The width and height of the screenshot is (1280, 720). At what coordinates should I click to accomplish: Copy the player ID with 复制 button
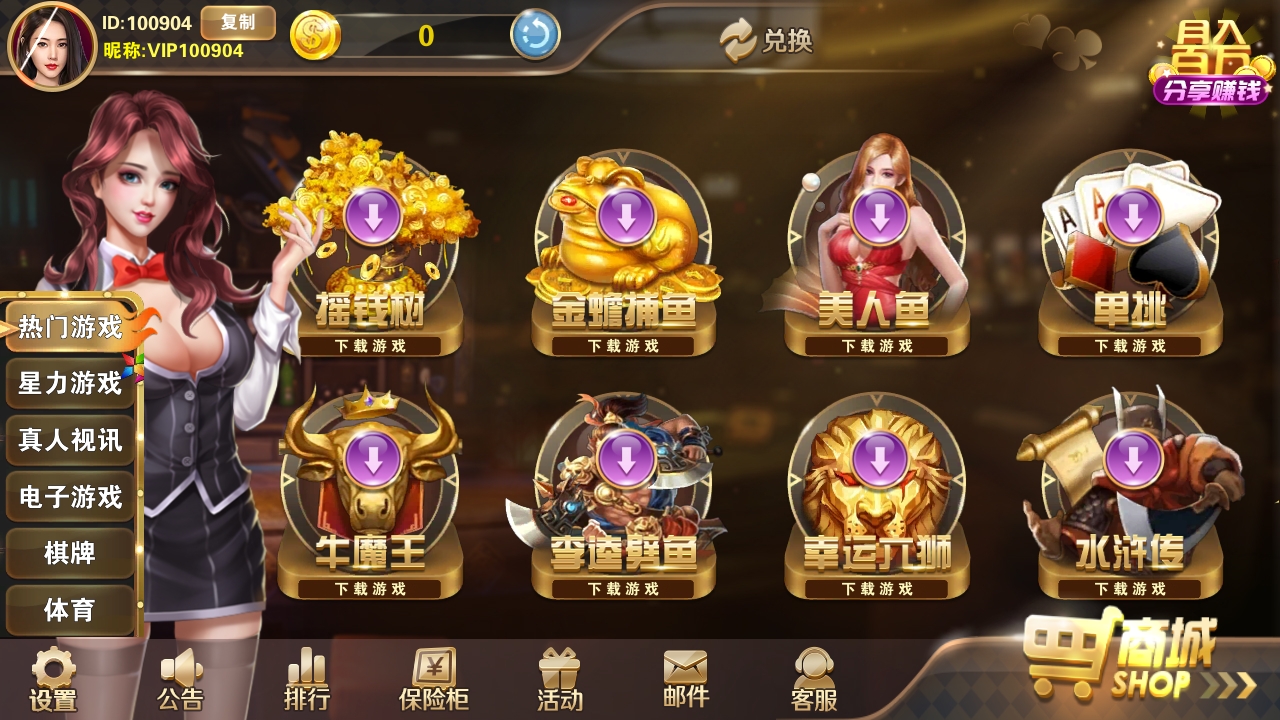(x=238, y=22)
